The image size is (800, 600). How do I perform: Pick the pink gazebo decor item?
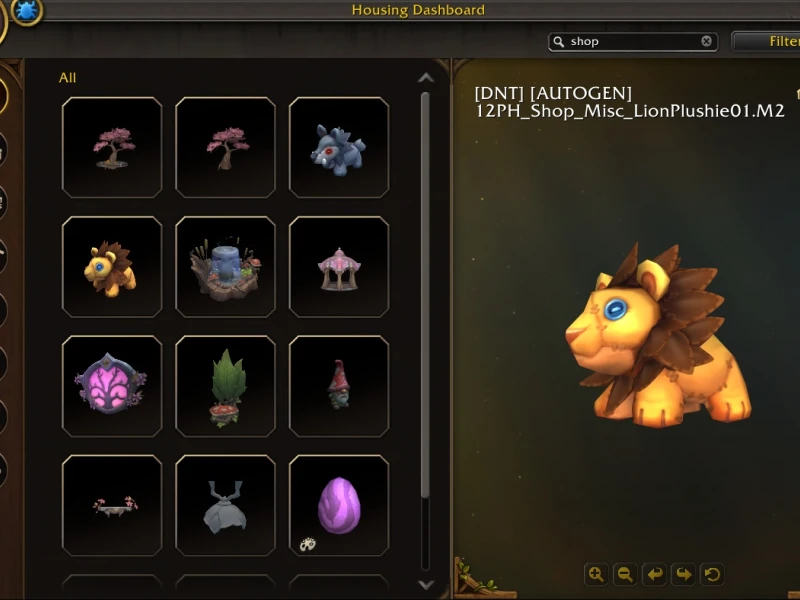pyautogui.click(x=339, y=267)
